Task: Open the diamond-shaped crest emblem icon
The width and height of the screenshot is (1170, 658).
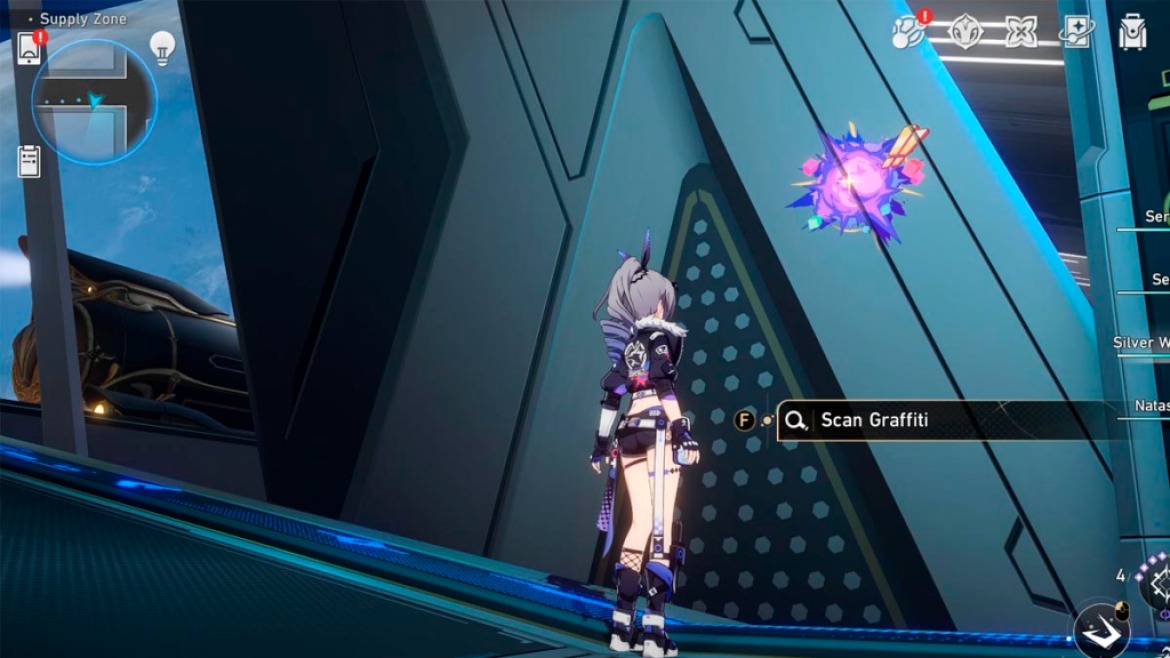Action: point(965,33)
